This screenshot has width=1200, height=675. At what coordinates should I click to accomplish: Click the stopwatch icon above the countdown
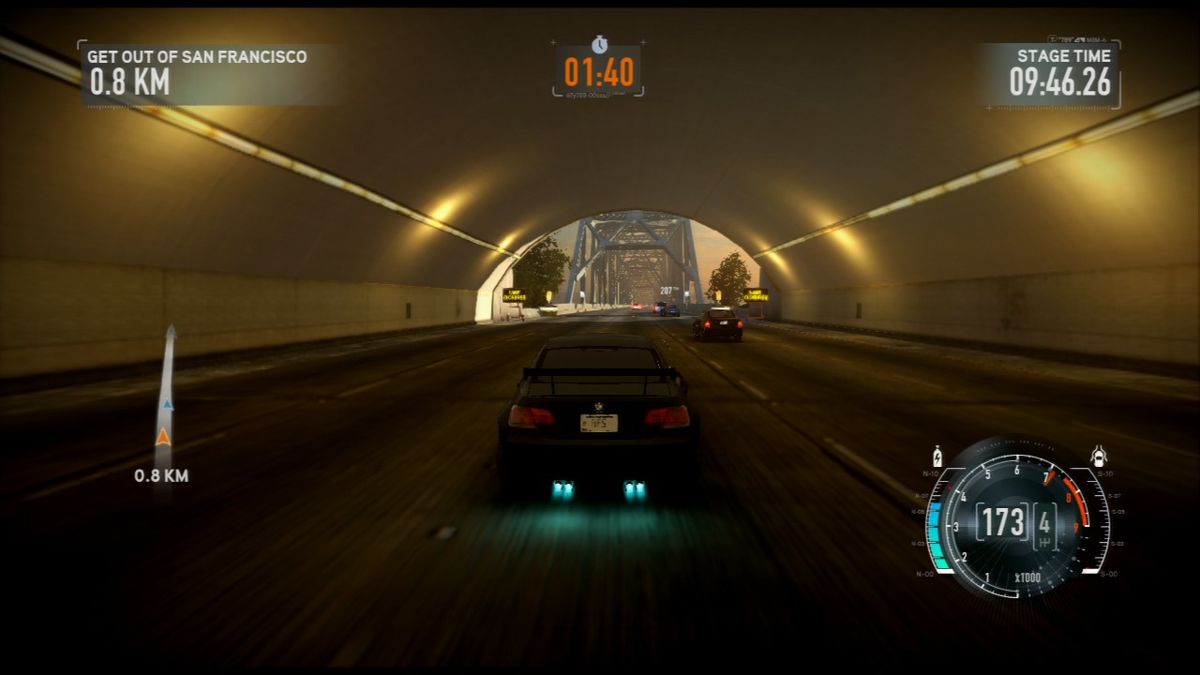tap(599, 44)
